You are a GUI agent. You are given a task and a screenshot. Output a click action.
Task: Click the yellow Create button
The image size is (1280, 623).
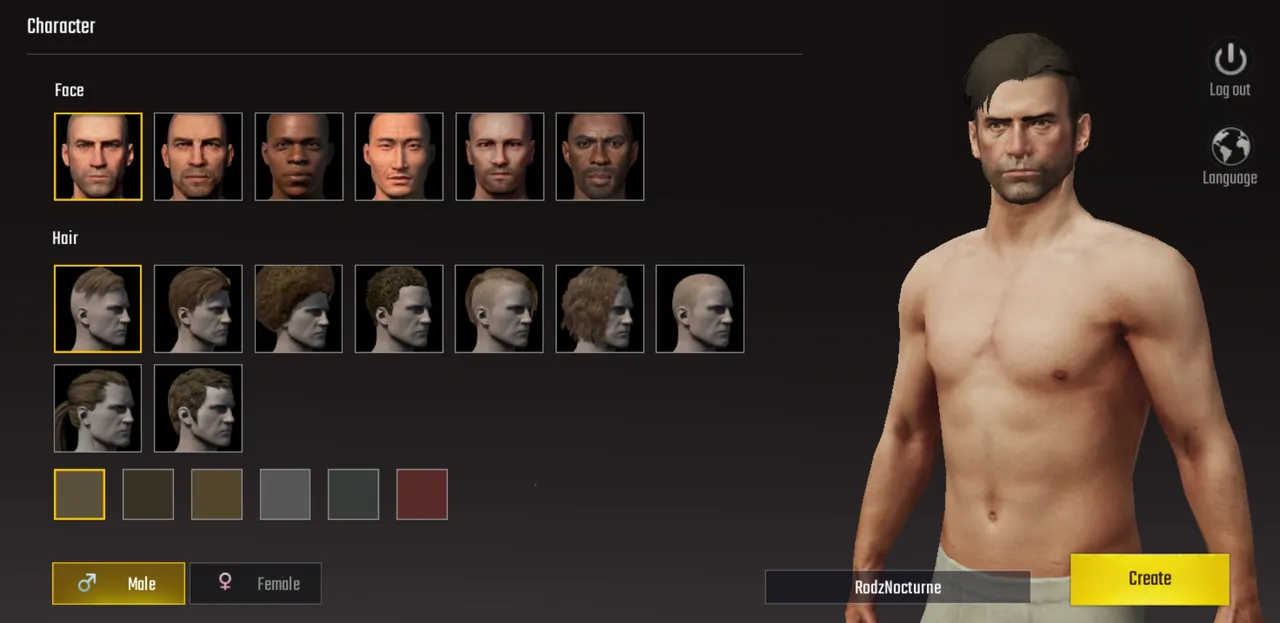tap(1149, 579)
